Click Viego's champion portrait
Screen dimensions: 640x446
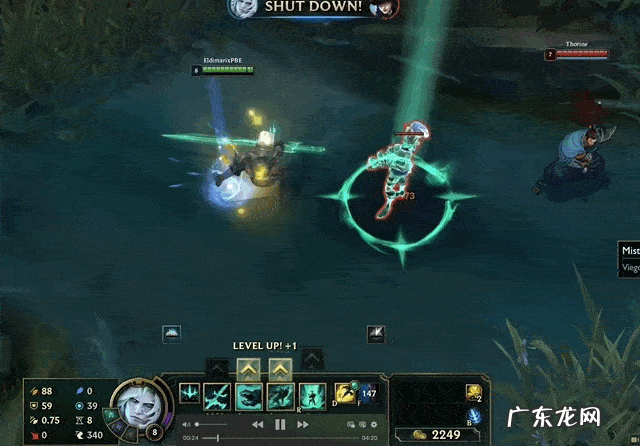click(134, 403)
